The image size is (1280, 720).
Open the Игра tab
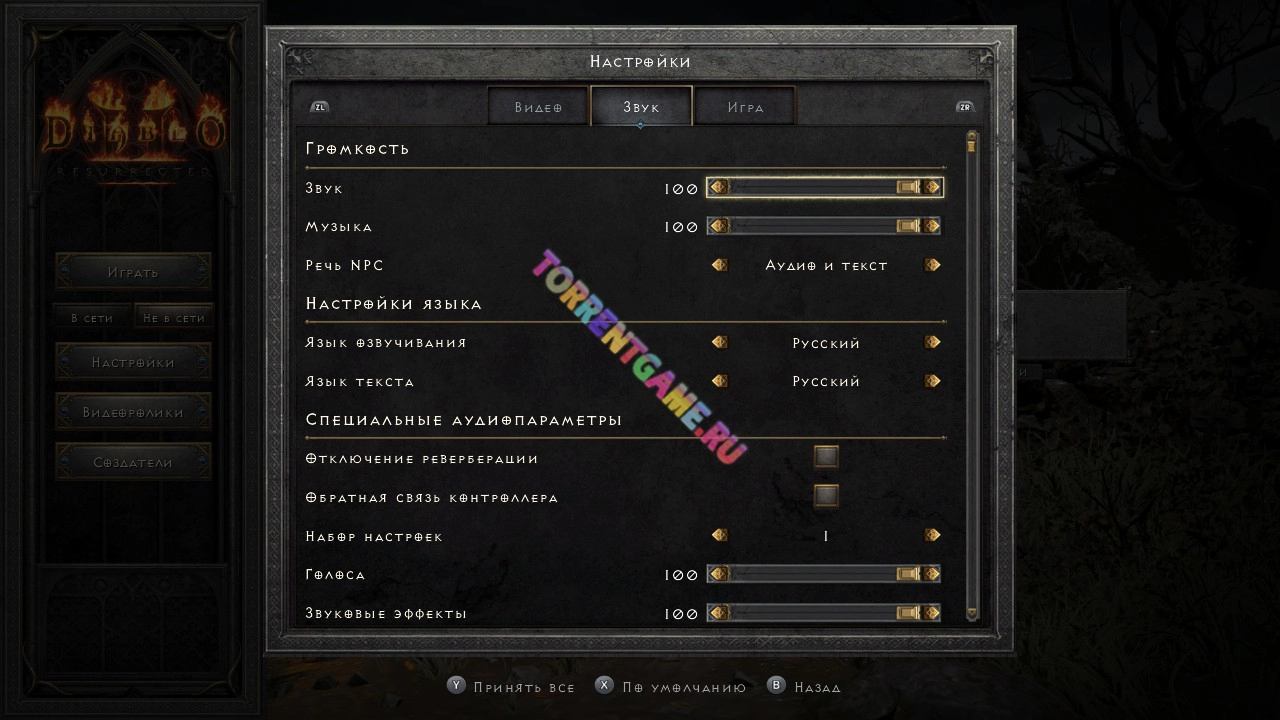(x=745, y=107)
